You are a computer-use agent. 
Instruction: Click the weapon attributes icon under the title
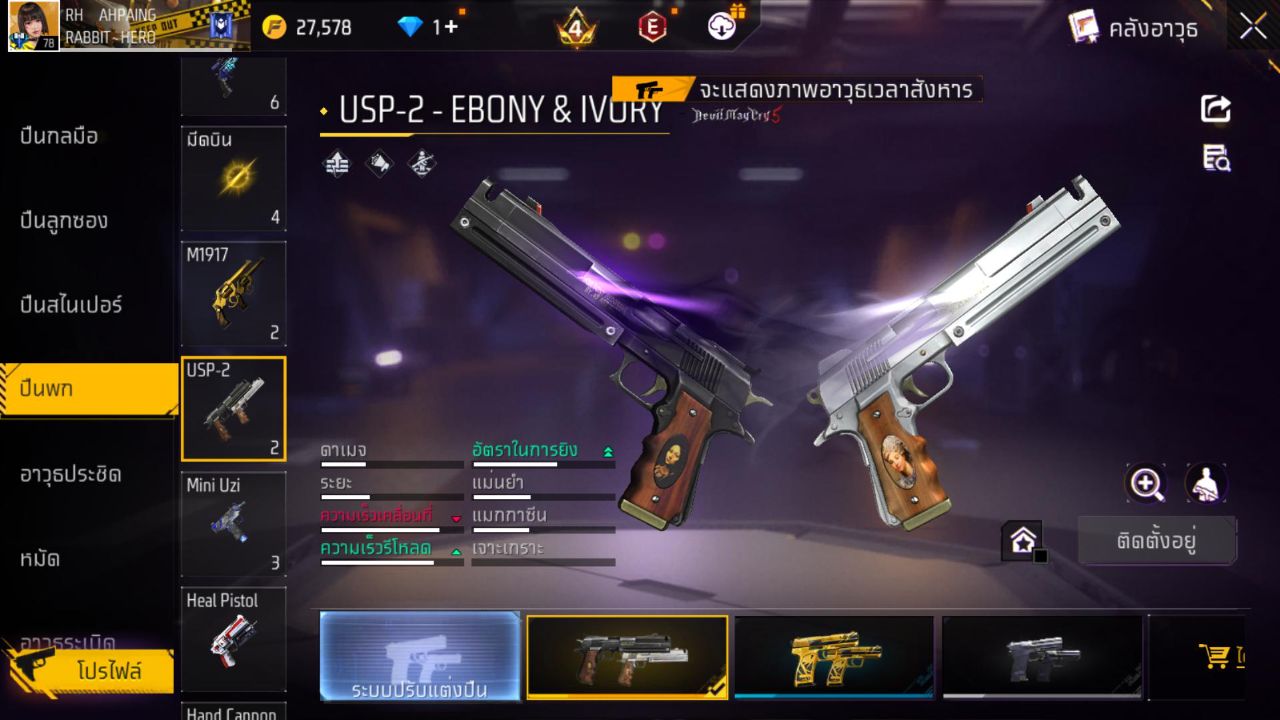click(x=335, y=162)
